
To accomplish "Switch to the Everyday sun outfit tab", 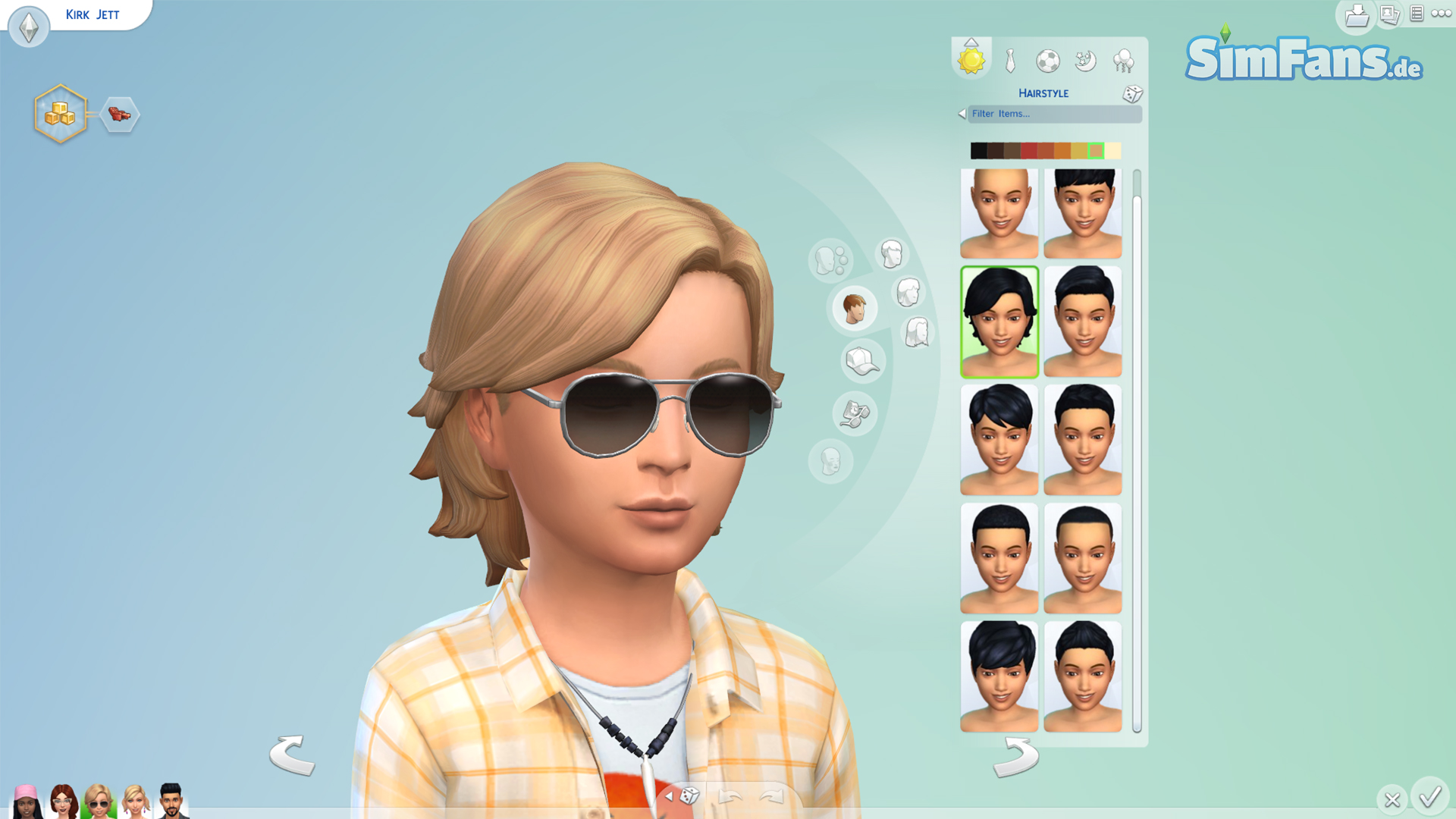I will [971, 60].
